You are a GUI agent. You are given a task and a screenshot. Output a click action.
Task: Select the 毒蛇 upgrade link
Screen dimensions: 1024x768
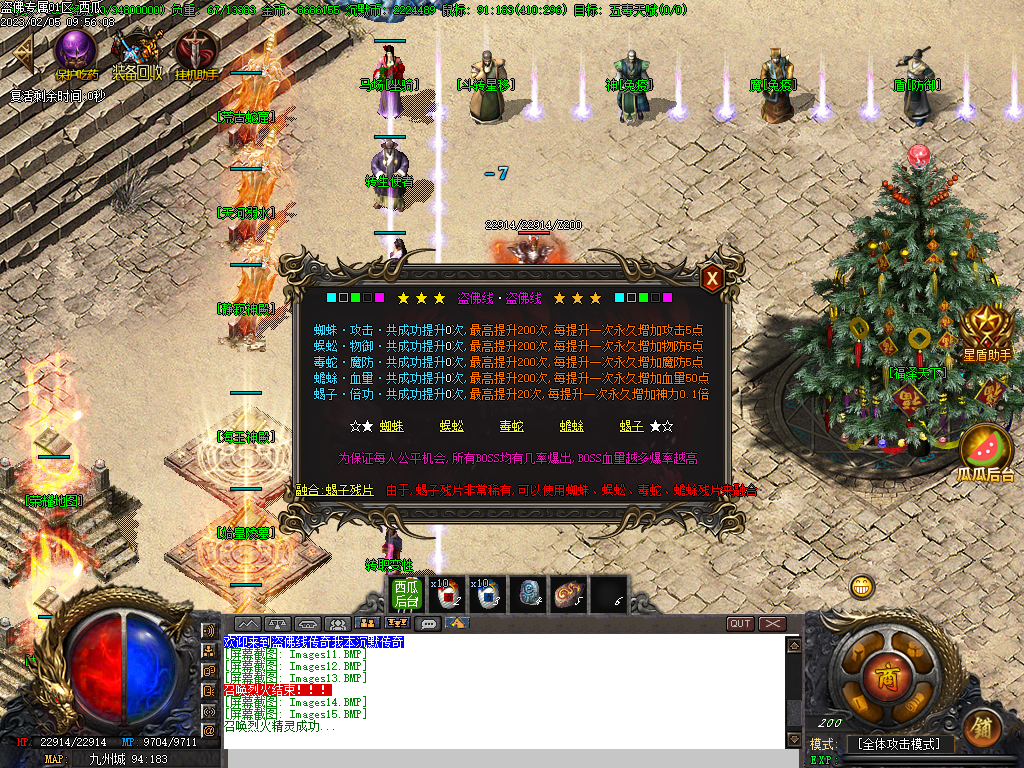pyautogui.click(x=512, y=426)
